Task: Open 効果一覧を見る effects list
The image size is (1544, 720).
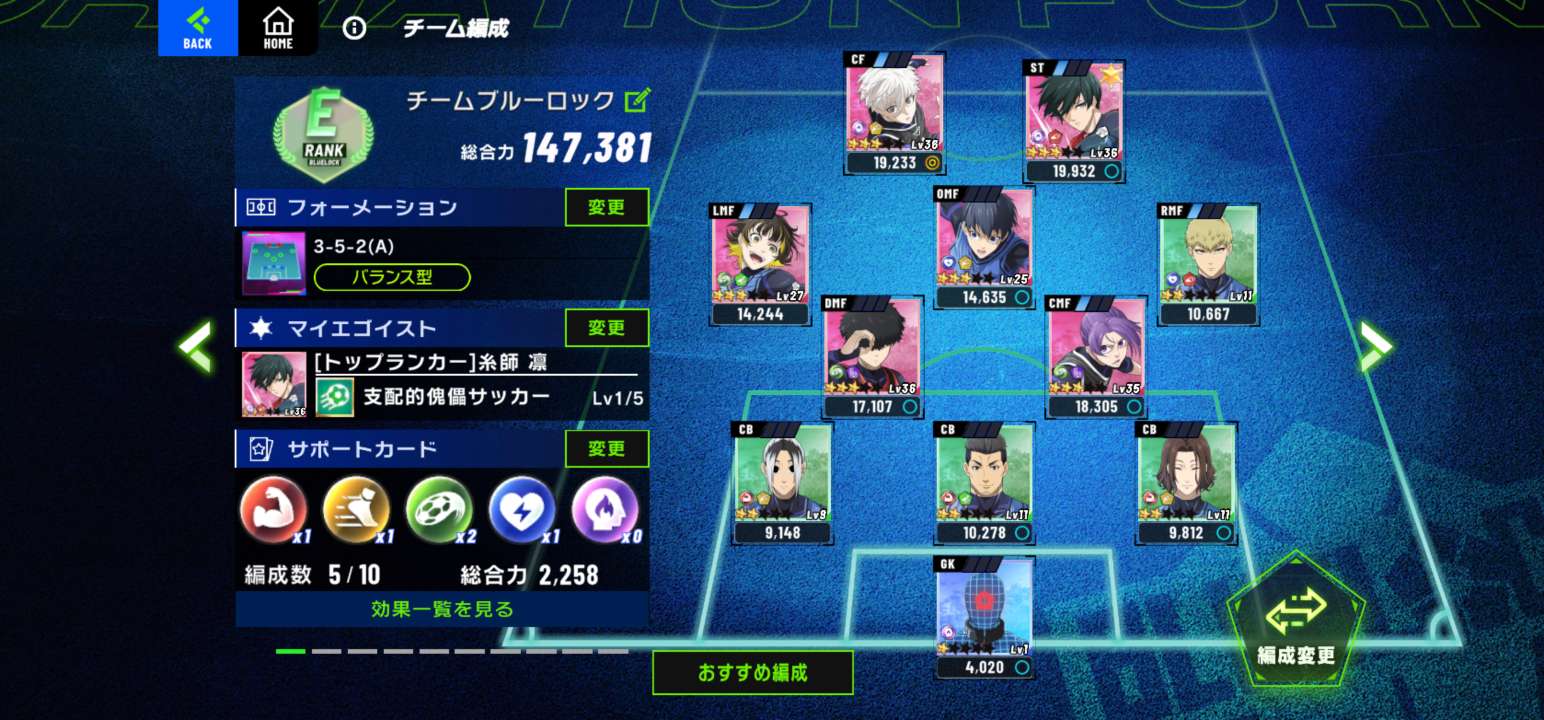Action: tap(442, 609)
